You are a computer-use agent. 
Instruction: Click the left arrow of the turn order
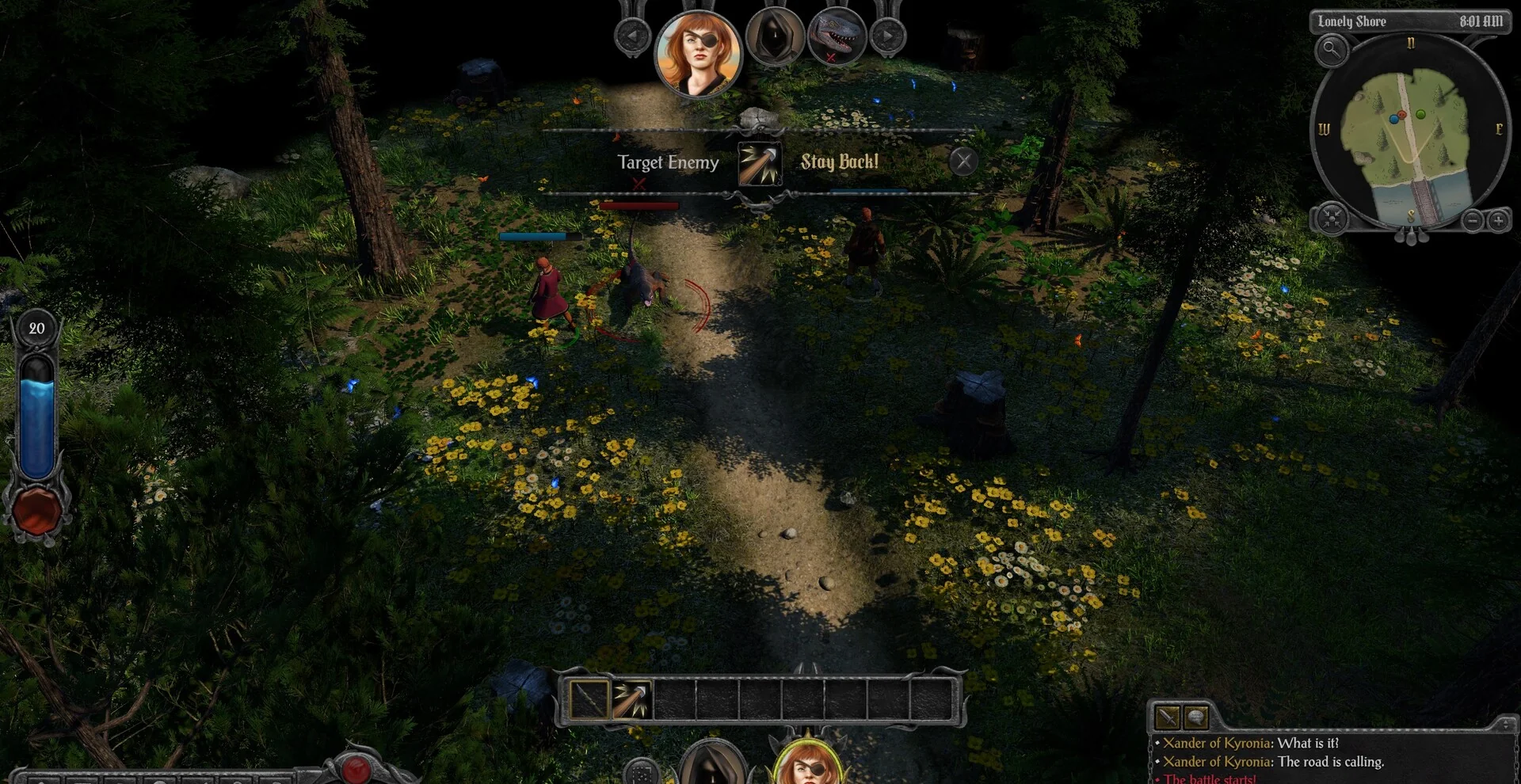632,36
